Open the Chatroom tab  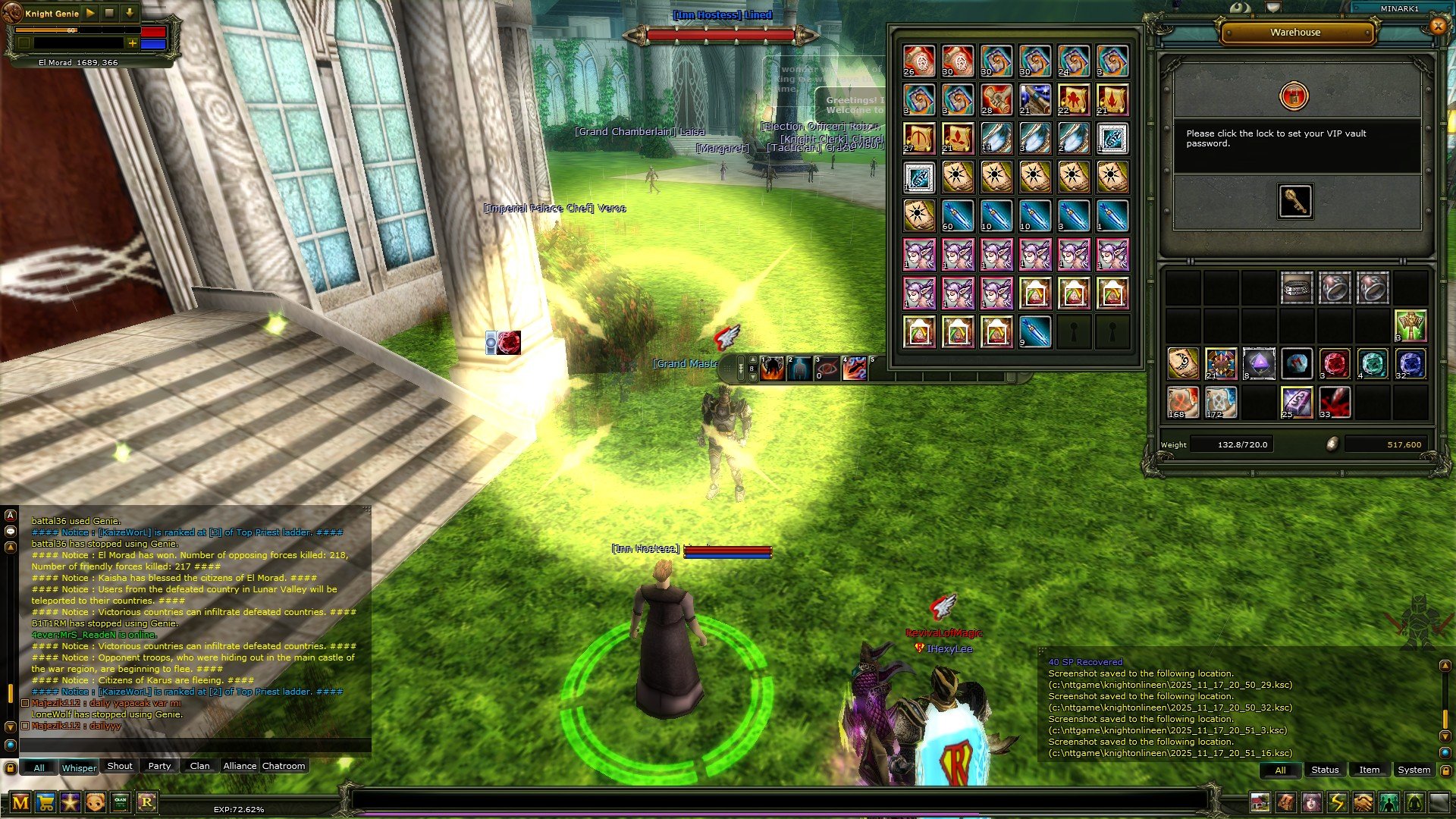[284, 766]
